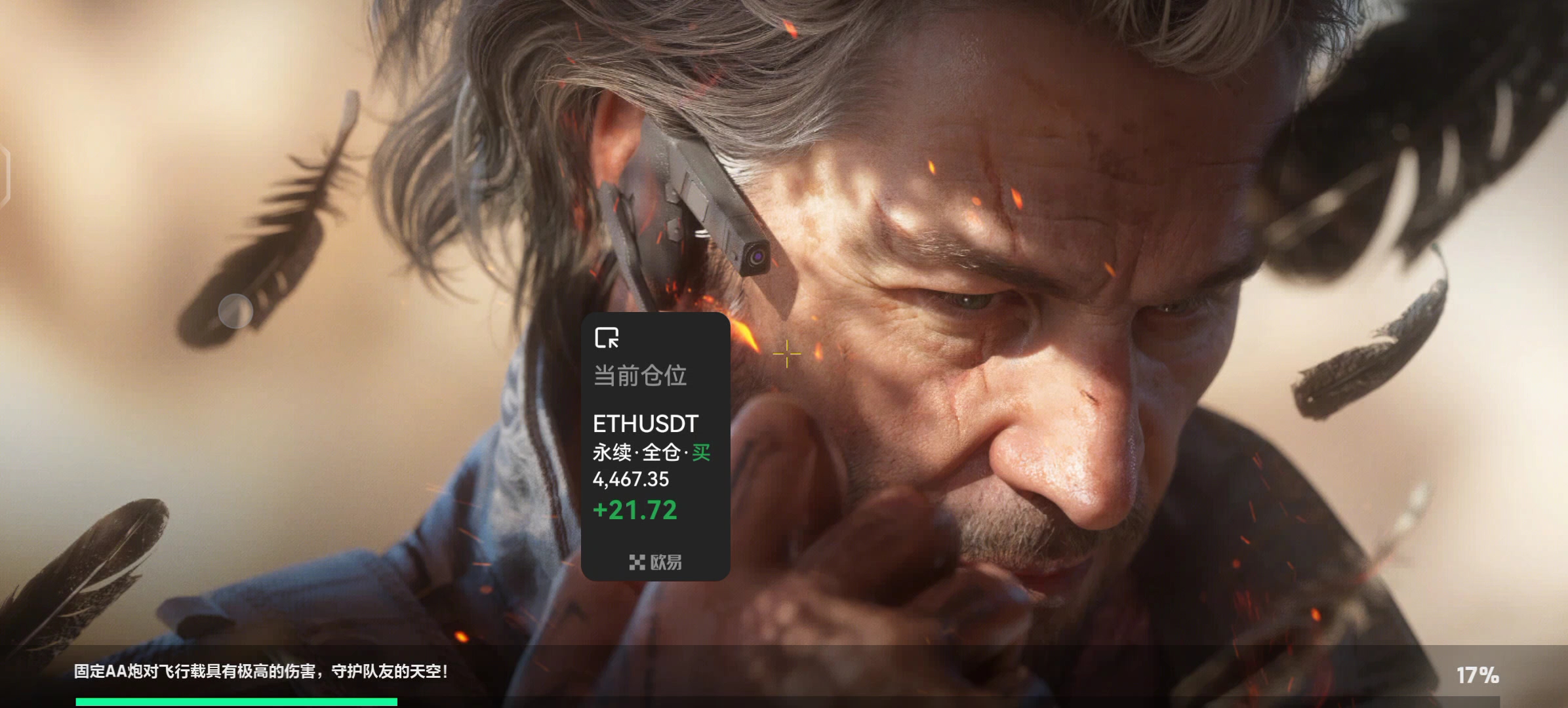Screen dimensions: 1568x708
Task: Click the expand icon on the position widget
Action: pyautogui.click(x=607, y=338)
